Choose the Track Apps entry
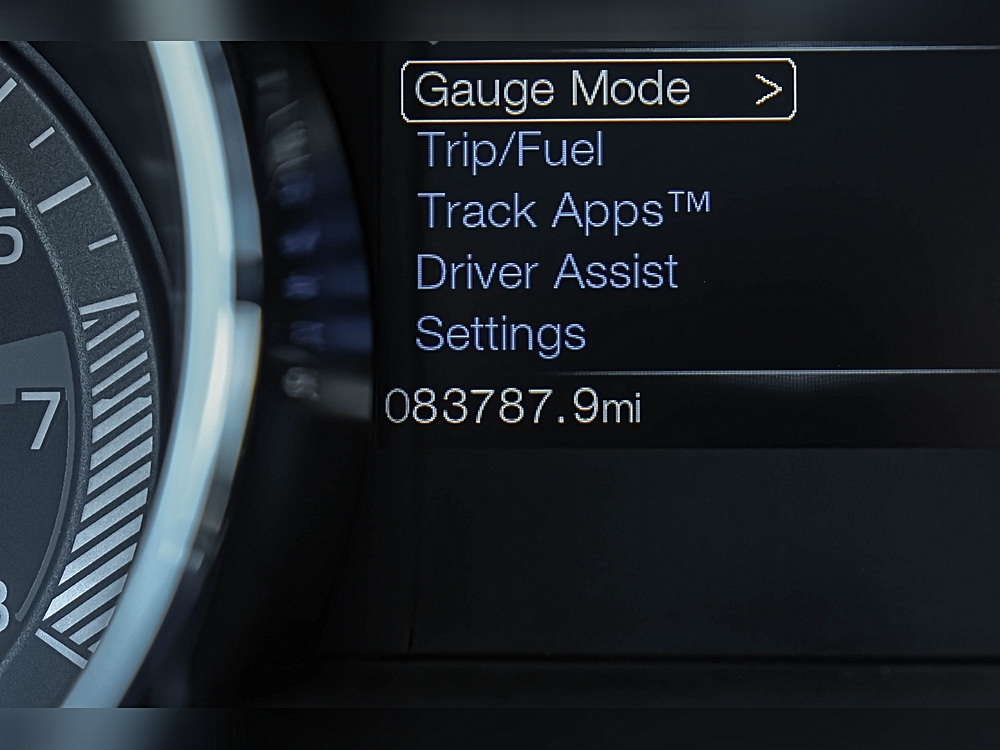The image size is (1000, 750). tap(562, 211)
